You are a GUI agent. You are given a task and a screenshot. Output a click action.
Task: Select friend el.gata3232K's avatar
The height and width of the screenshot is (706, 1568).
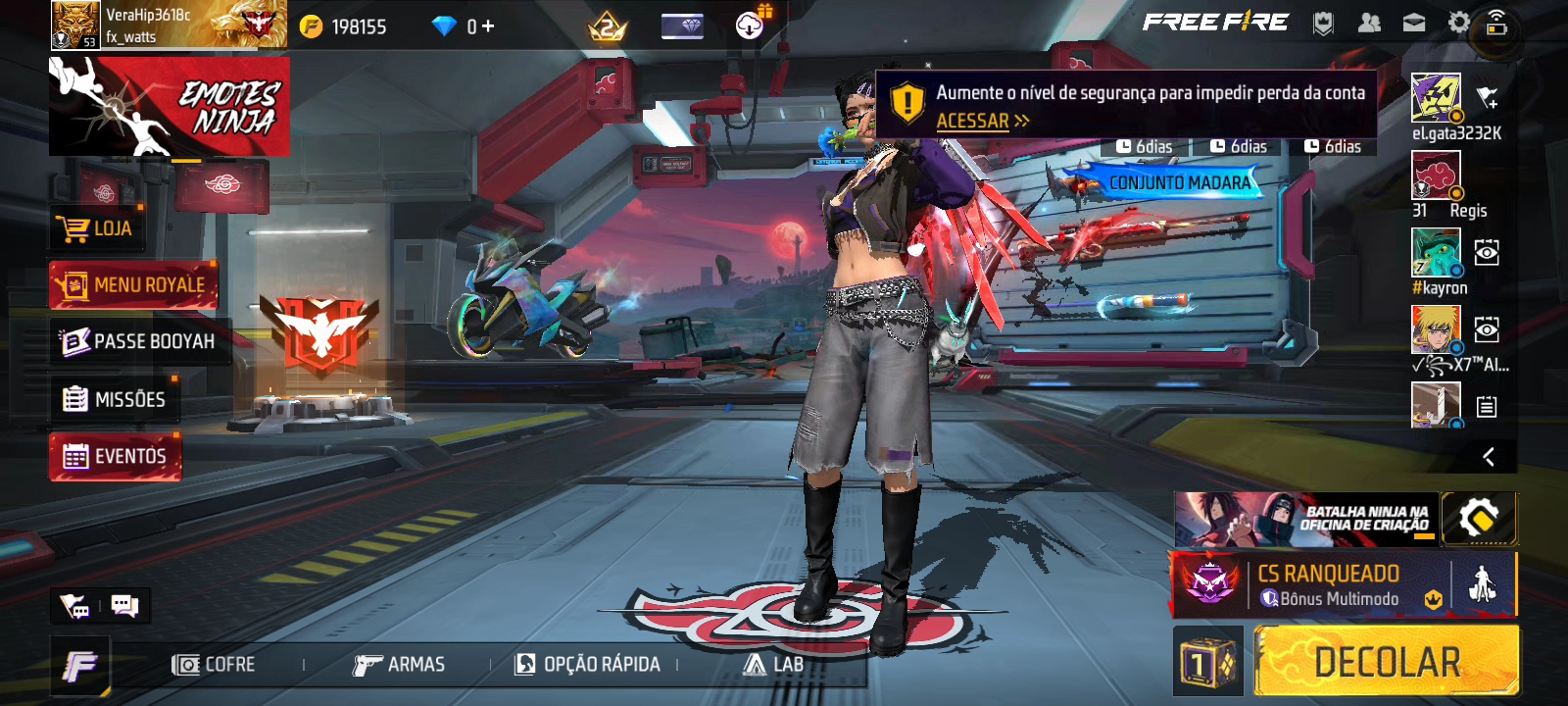[x=1436, y=97]
